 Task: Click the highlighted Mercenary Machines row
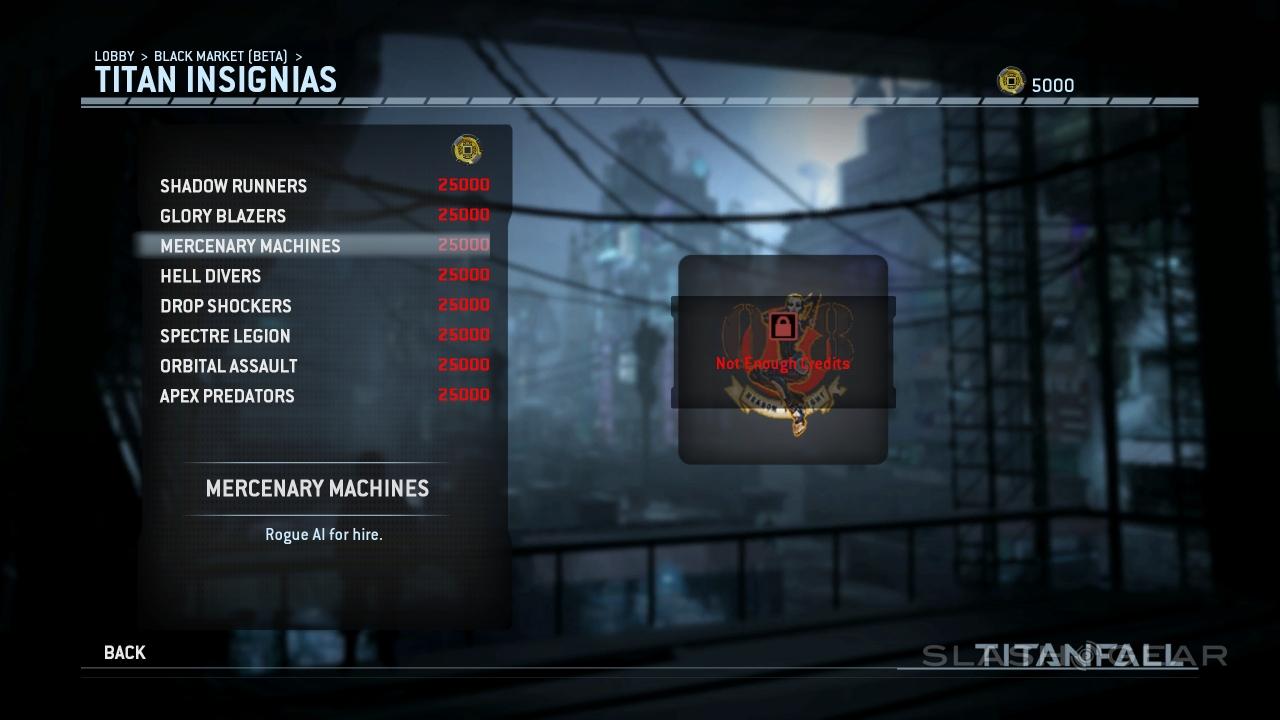click(250, 246)
